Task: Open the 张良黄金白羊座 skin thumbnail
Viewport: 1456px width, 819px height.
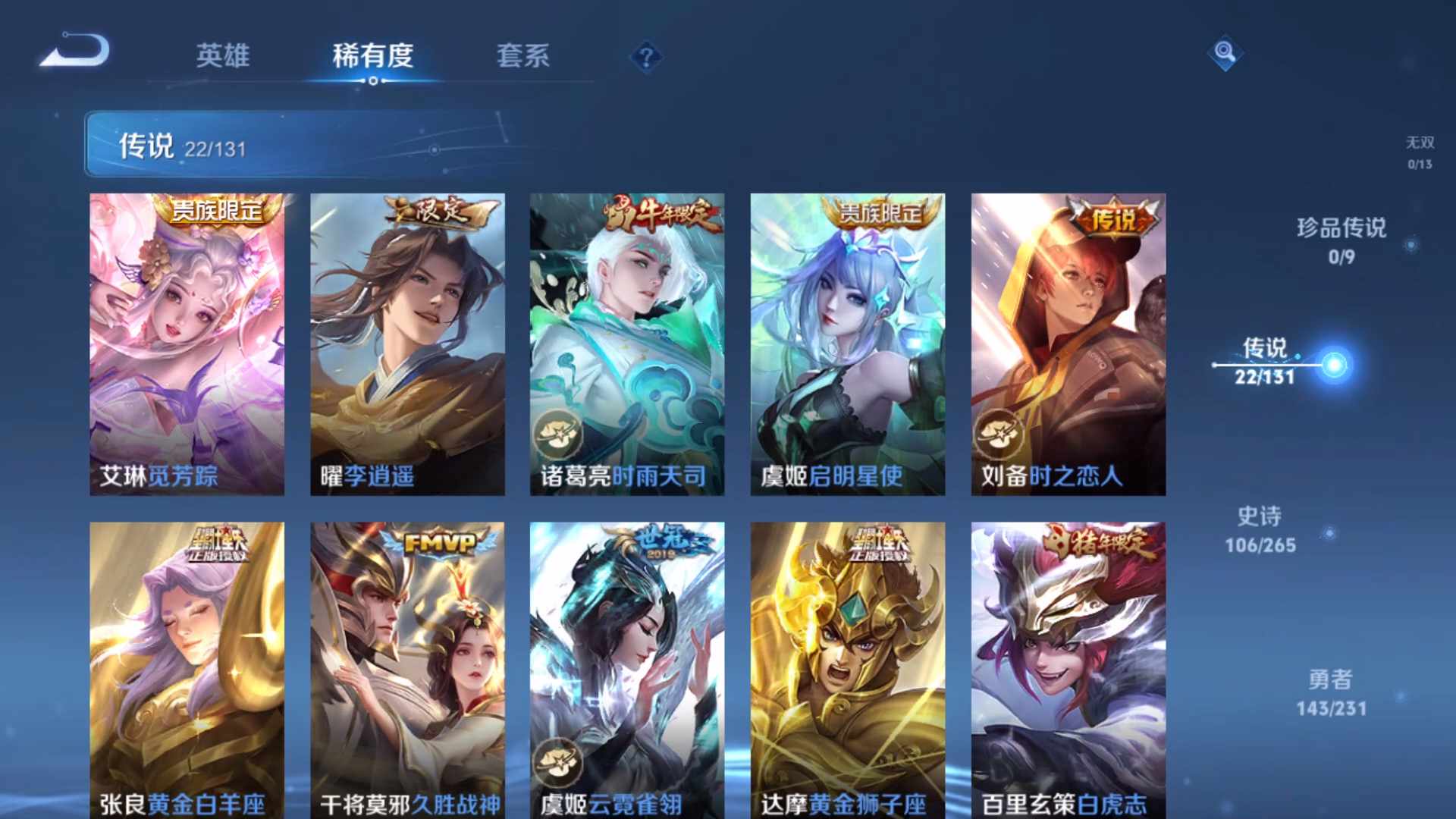Action: tap(186, 667)
